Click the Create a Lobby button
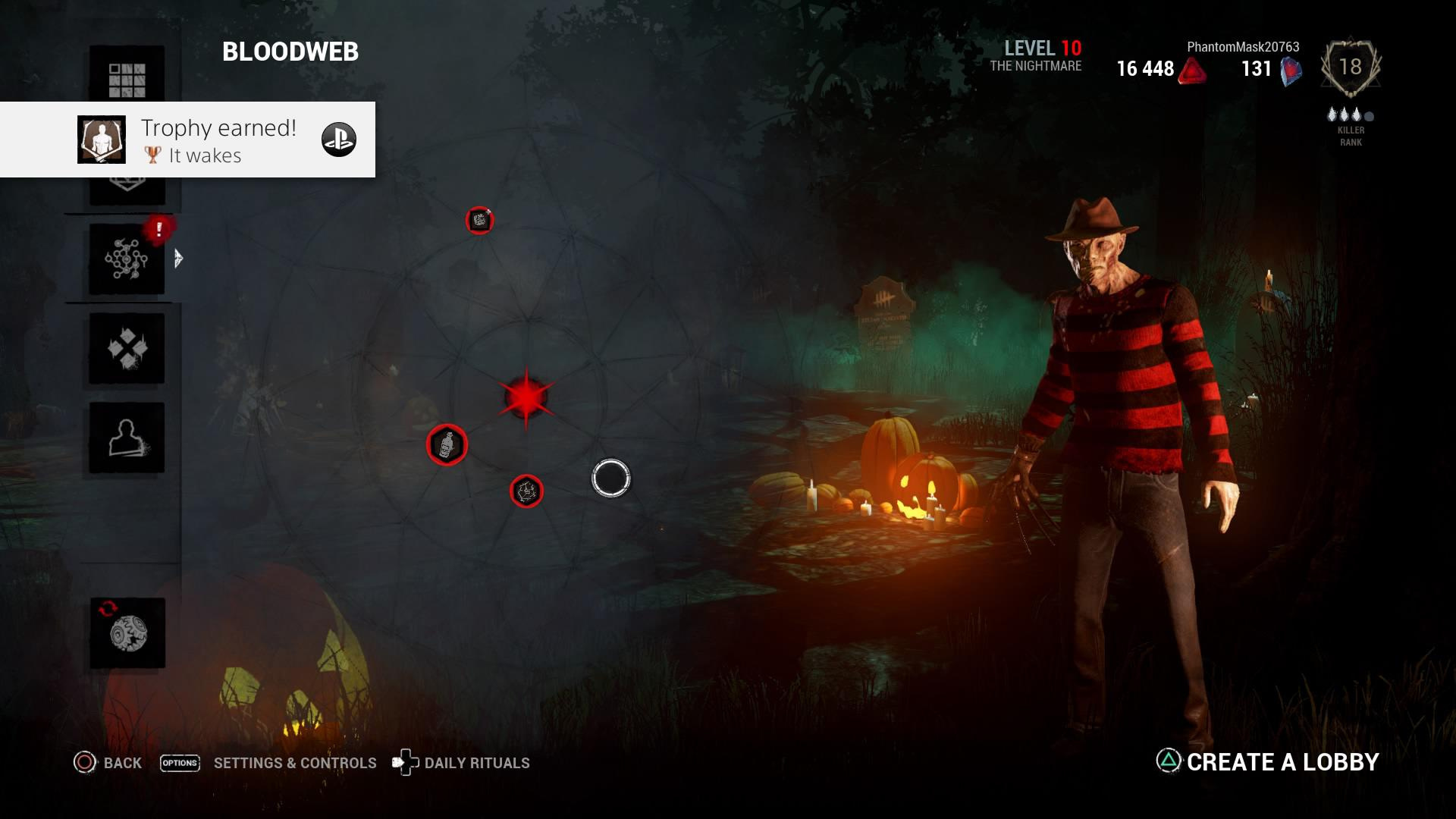 point(1268,761)
